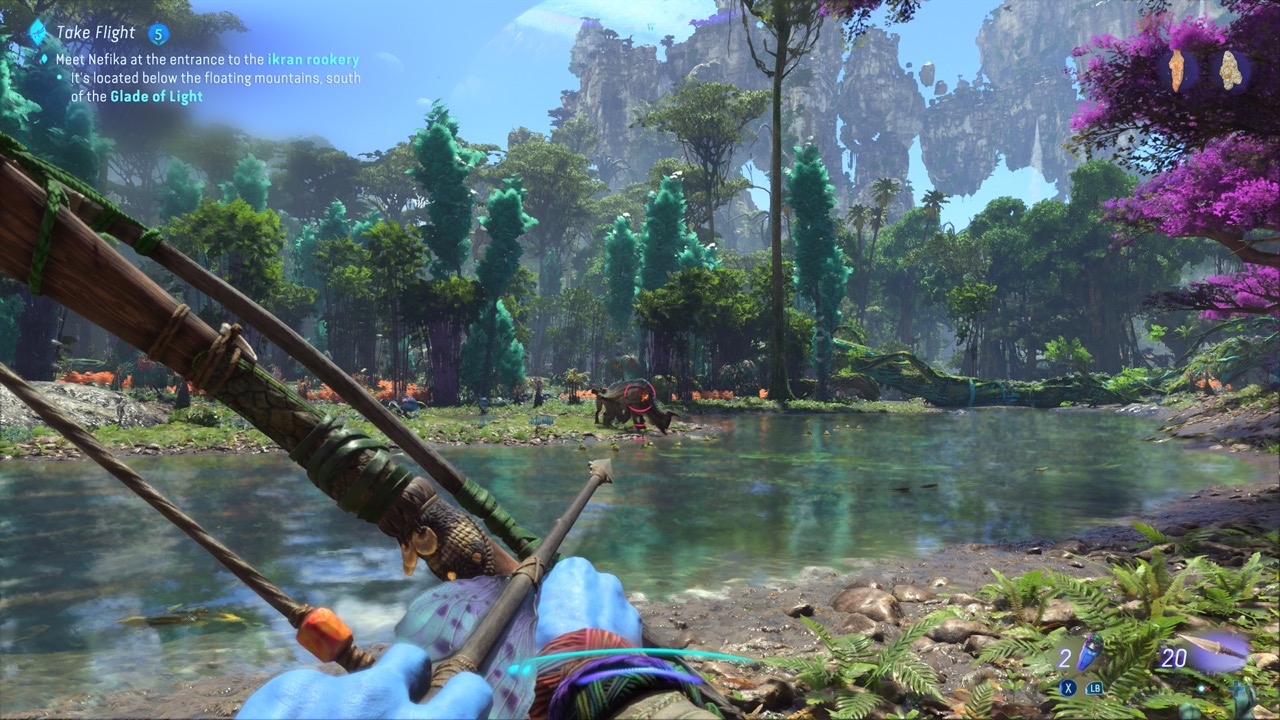The image size is (1280, 720).
Task: Open the Take Flight quest tracker
Action: 95,33
